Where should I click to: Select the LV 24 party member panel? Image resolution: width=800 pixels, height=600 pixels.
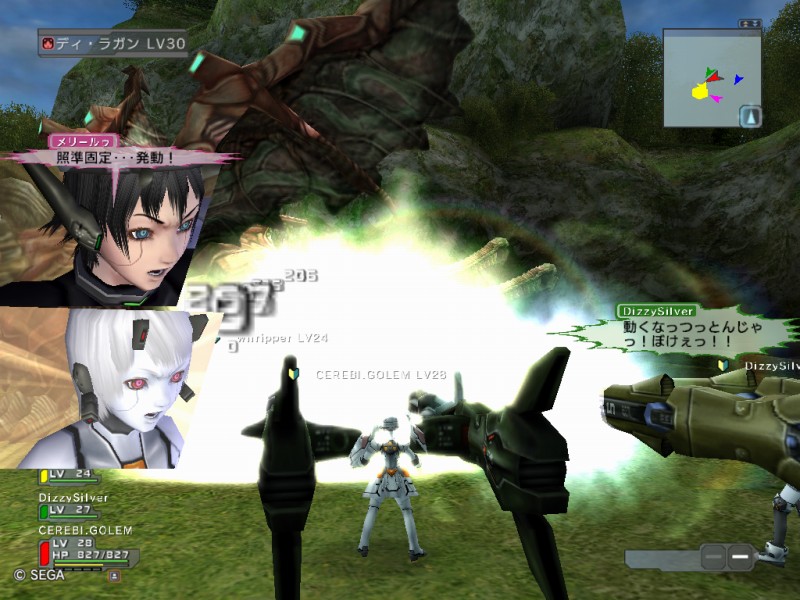coord(72,474)
